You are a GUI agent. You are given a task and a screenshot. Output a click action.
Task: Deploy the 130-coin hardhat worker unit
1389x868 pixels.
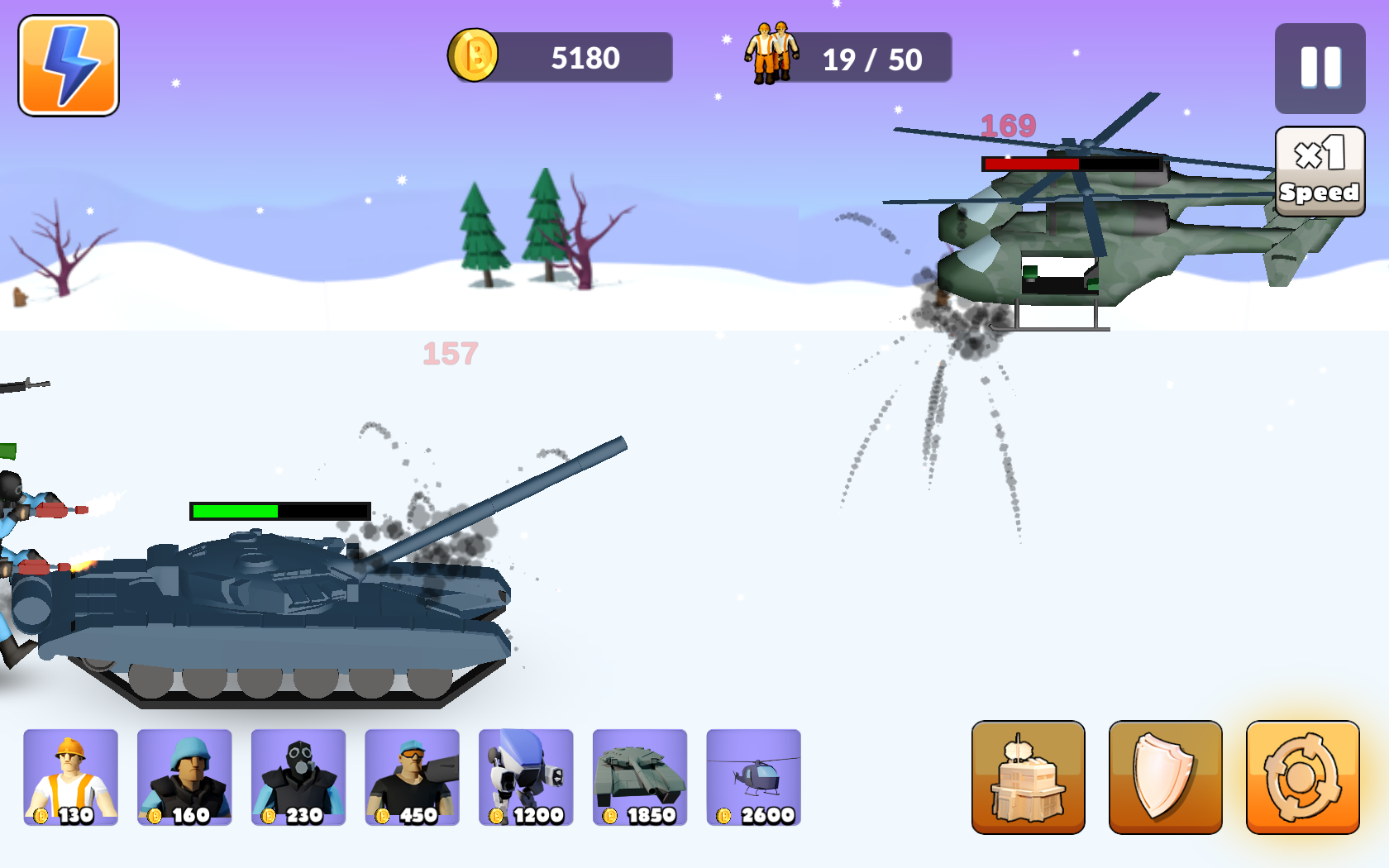pyautogui.click(x=70, y=777)
